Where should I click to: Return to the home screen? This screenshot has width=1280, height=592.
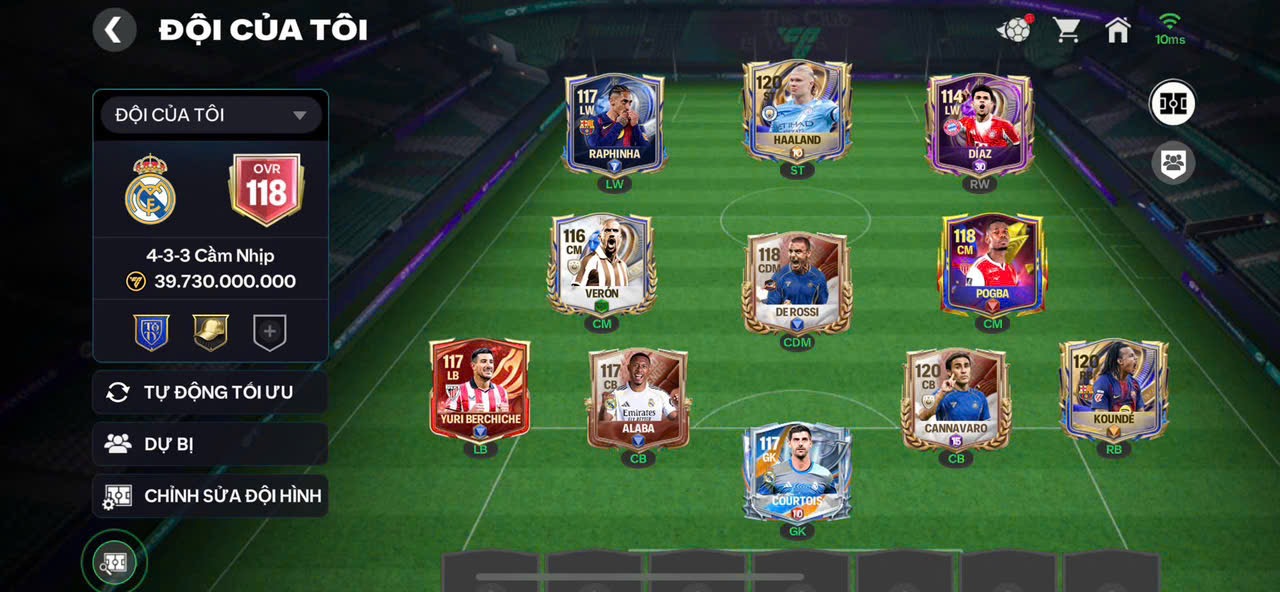tap(1117, 30)
